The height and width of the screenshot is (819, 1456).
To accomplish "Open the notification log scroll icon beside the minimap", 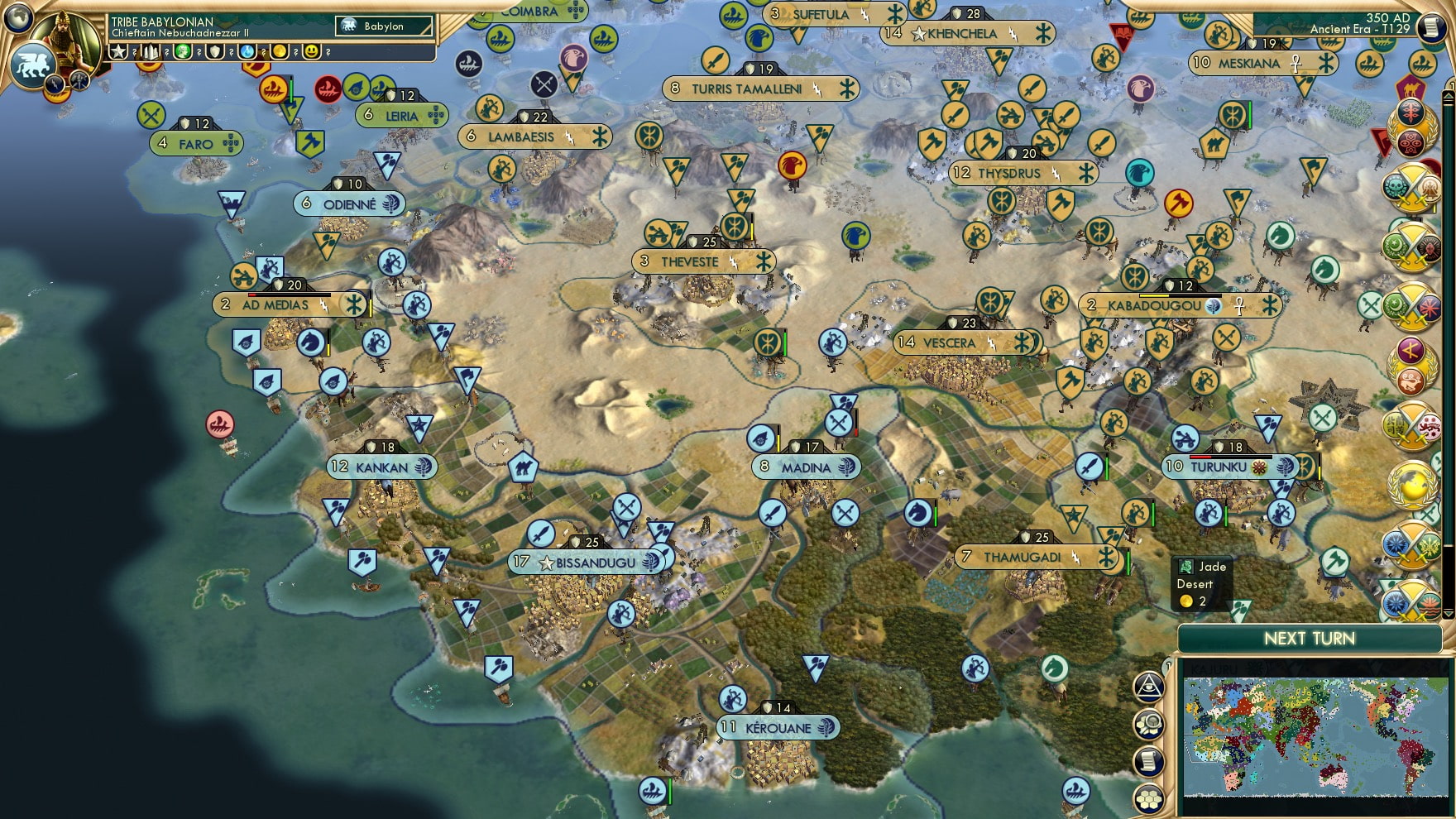I will point(1147,759).
